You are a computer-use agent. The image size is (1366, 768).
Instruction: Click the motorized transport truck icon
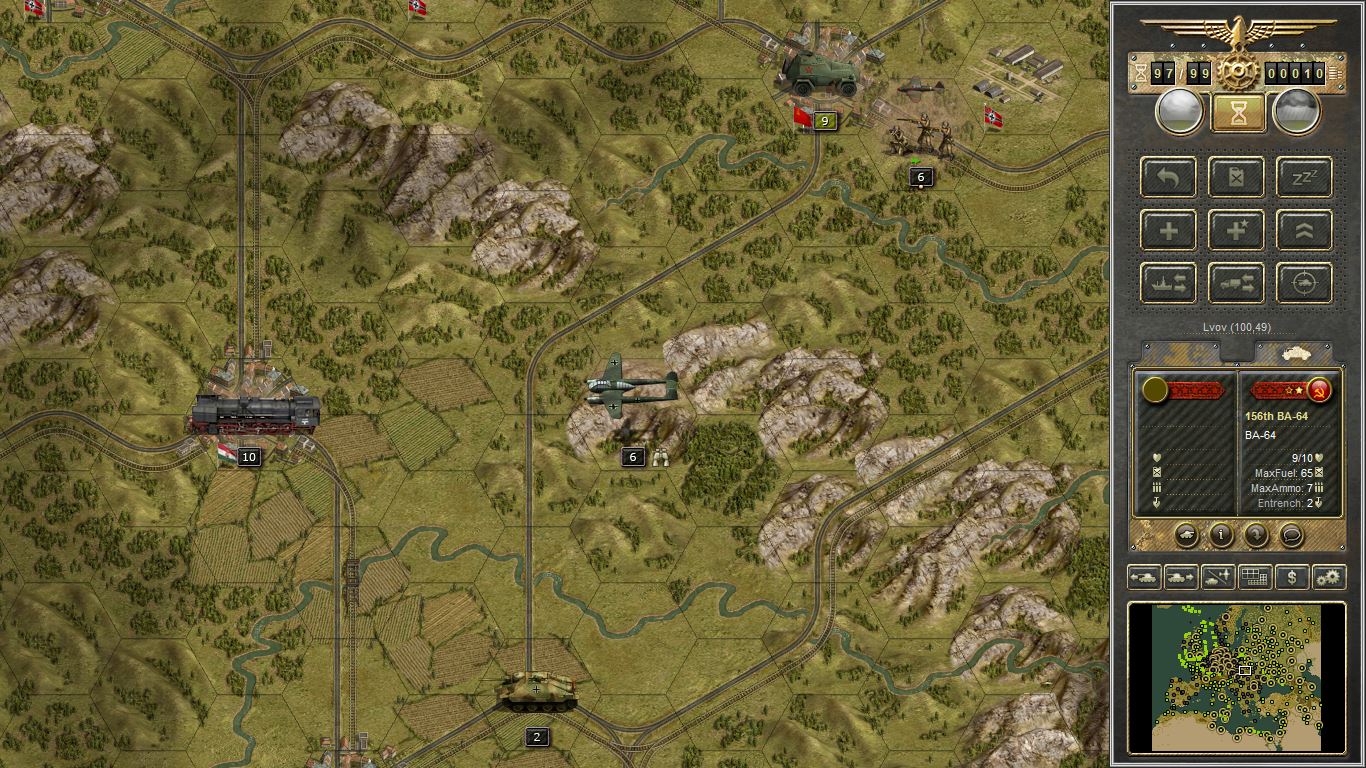1236,283
